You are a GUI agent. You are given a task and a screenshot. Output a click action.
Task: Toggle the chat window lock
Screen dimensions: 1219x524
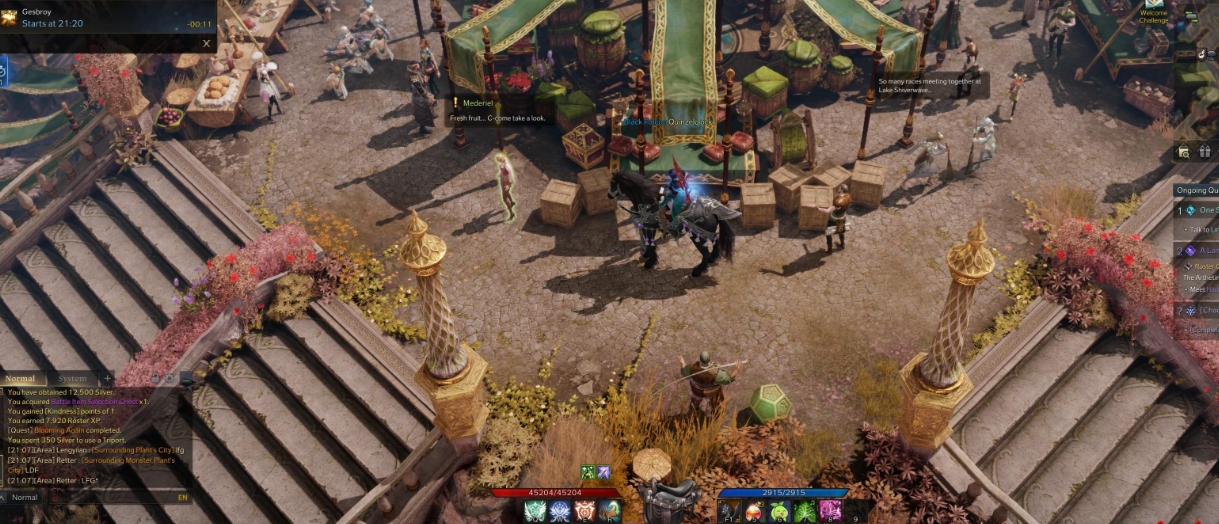tap(153, 379)
